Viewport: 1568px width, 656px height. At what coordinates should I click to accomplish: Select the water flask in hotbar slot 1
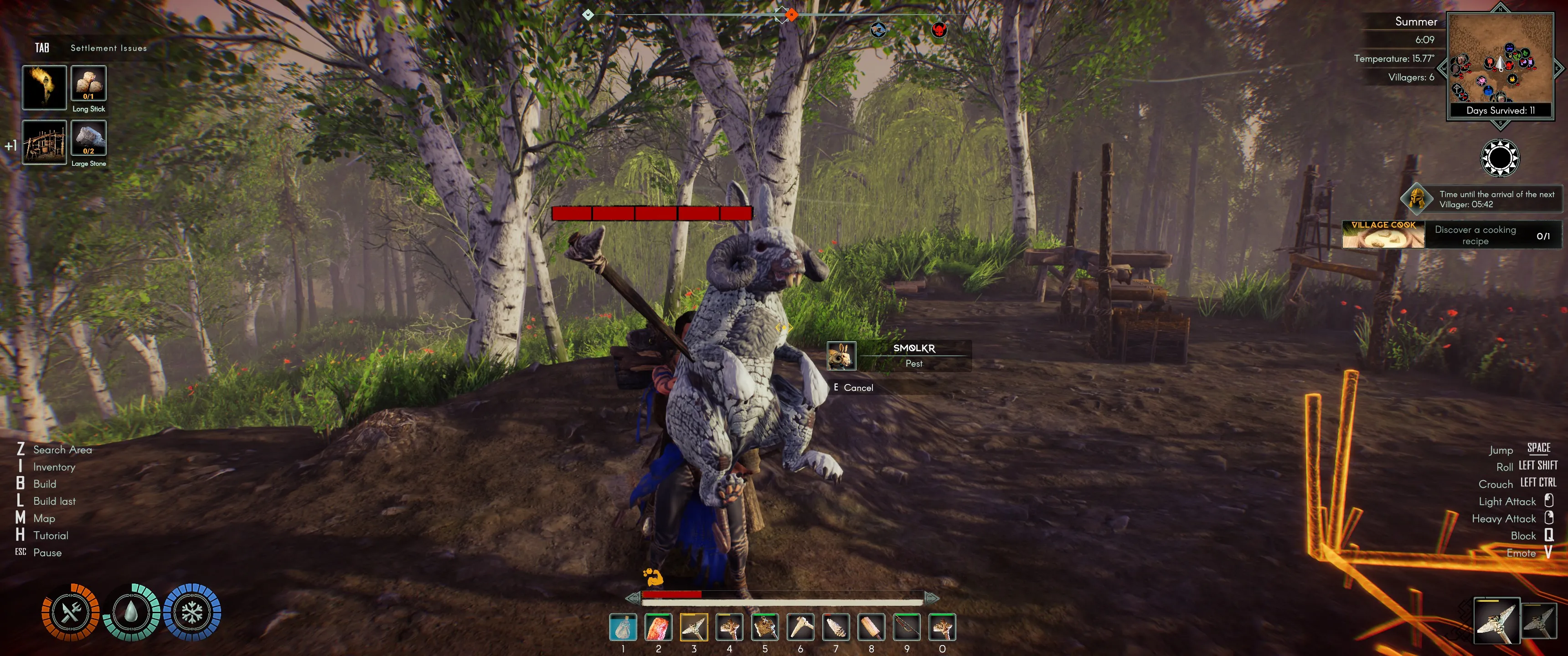coord(623,627)
